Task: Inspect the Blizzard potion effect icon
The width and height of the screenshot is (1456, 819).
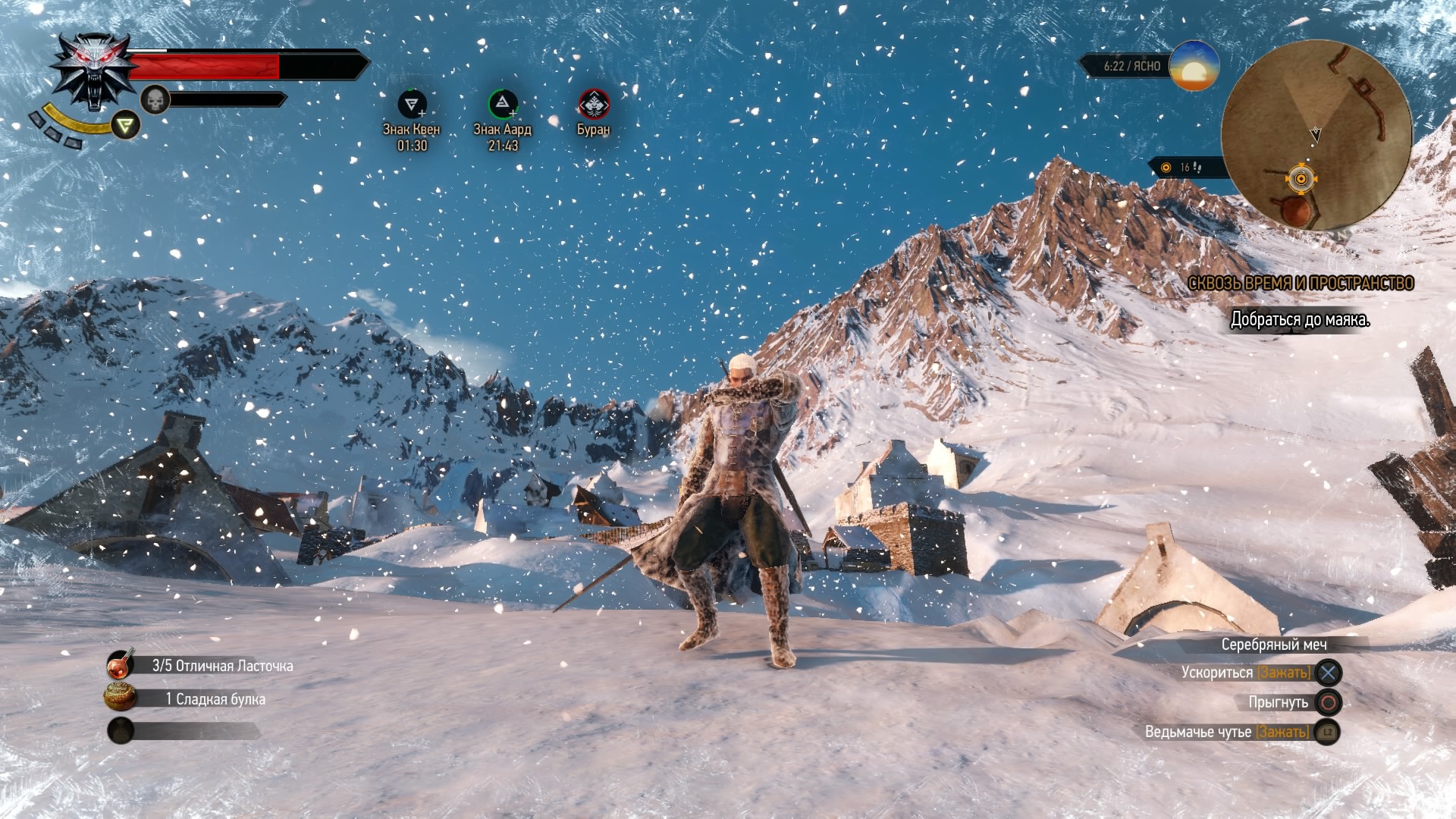Action: pyautogui.click(x=593, y=105)
